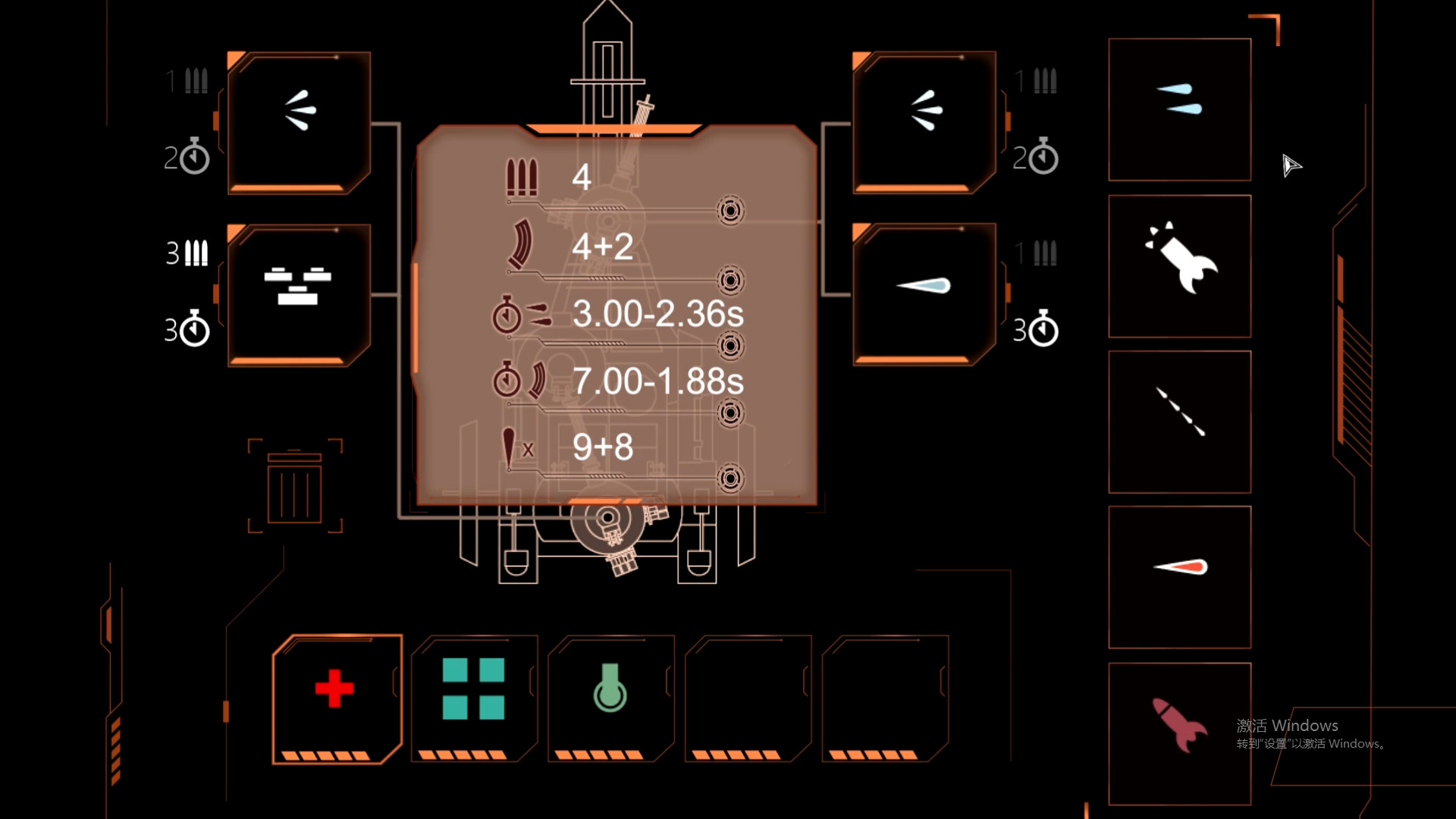Toggle the upgrade dial beside 9+8 stat

[730, 478]
